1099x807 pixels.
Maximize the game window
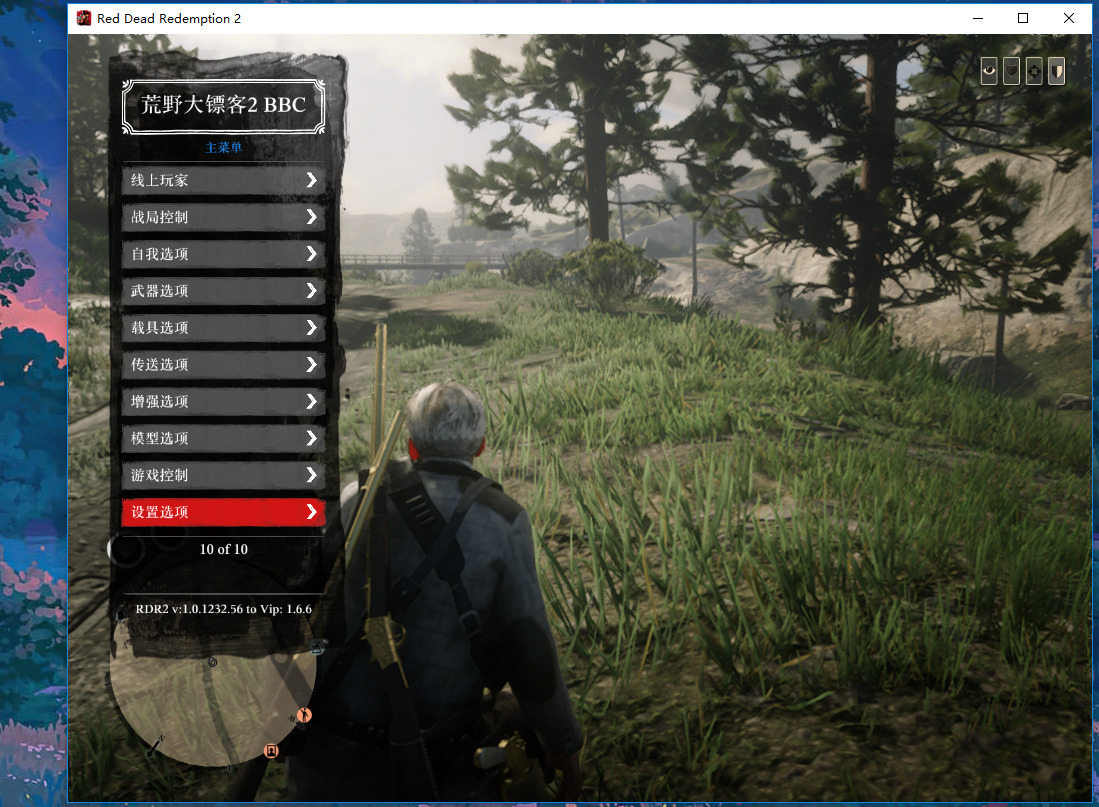(1023, 18)
